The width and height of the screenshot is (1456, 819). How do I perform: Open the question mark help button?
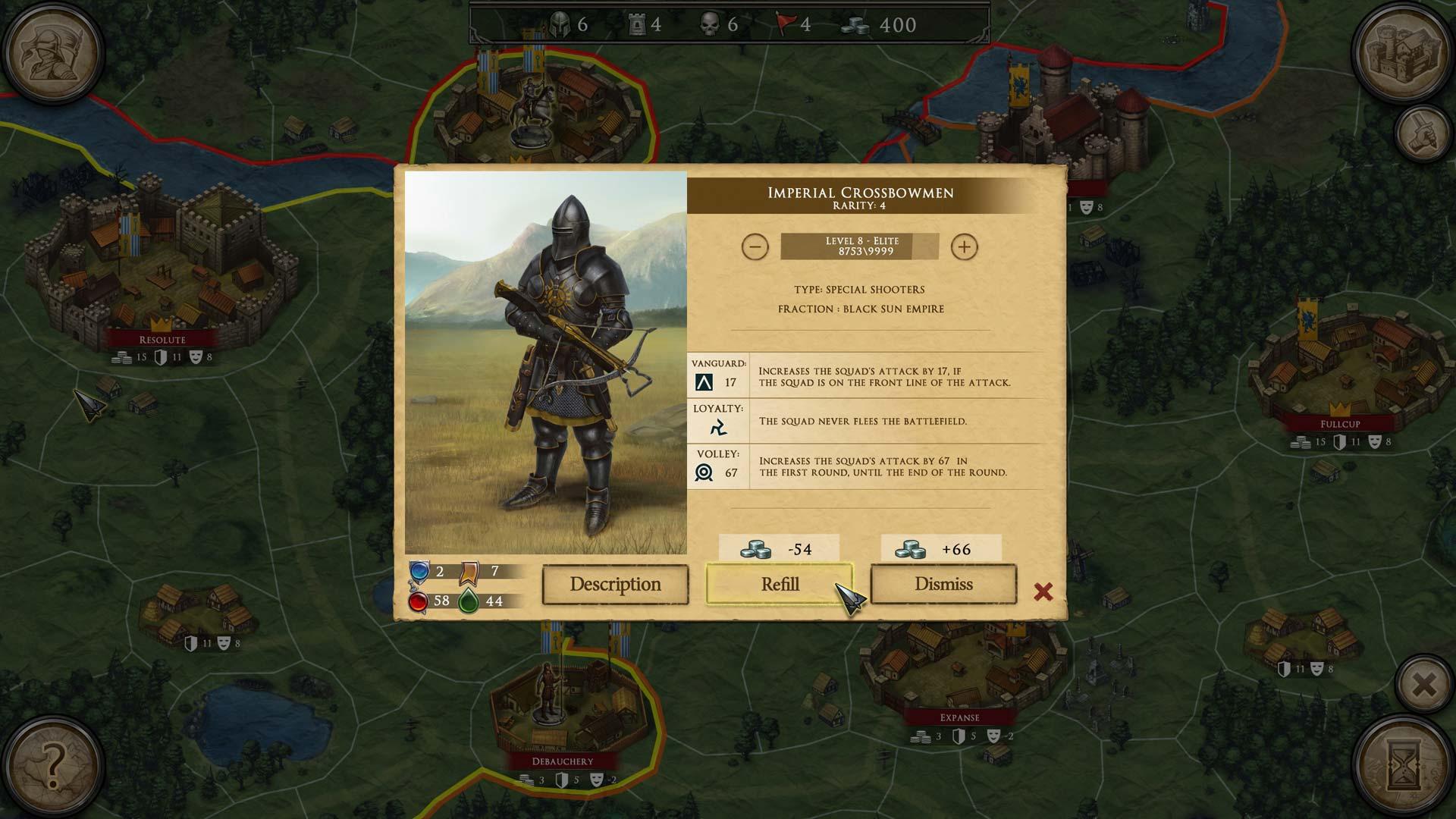tap(52, 766)
